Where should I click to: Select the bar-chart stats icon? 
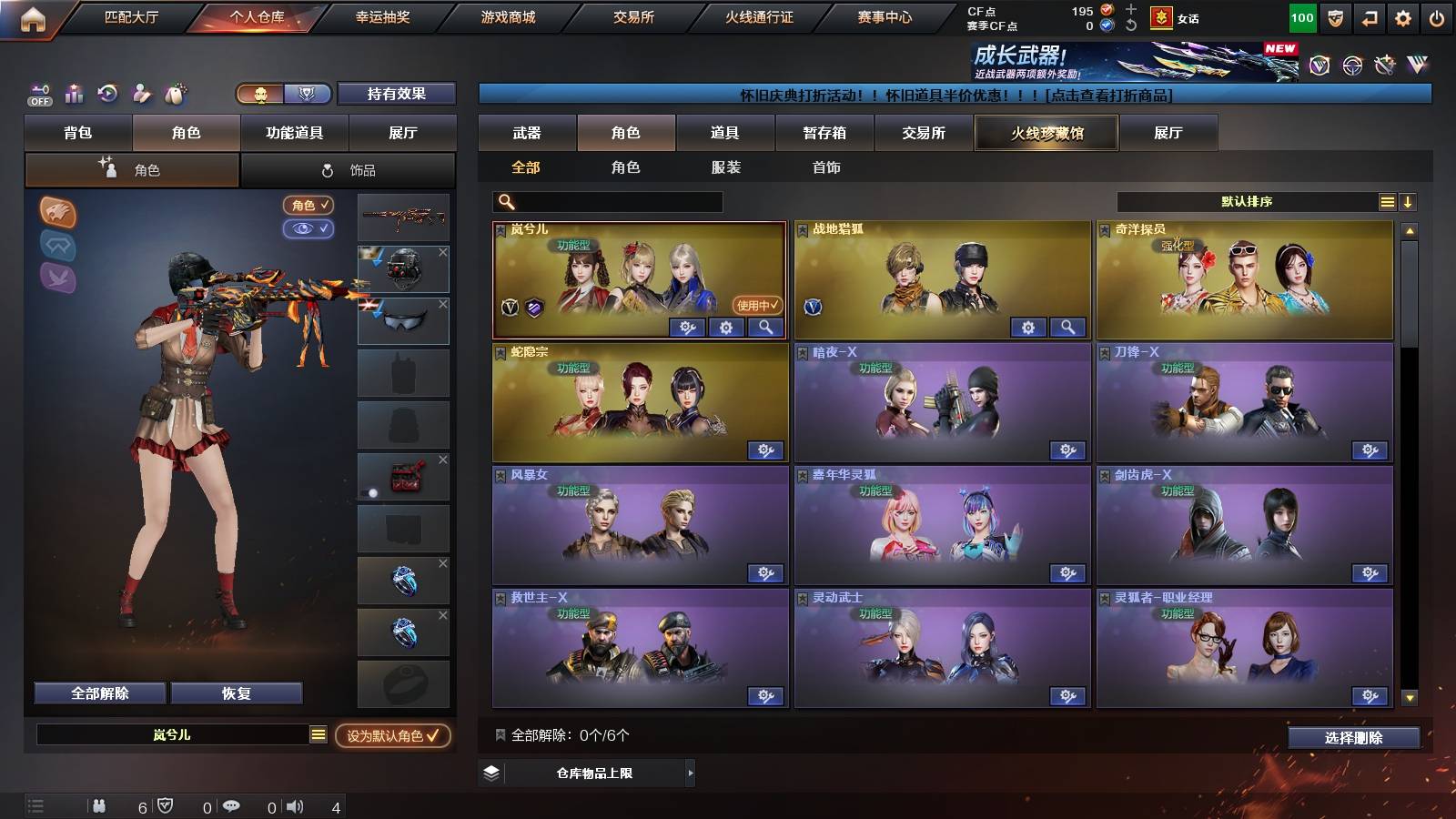click(x=75, y=93)
